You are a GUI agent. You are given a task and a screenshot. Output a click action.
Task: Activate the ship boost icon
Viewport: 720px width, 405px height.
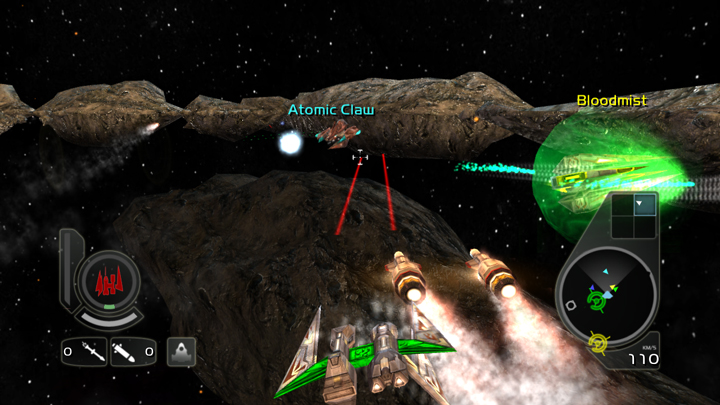point(181,351)
